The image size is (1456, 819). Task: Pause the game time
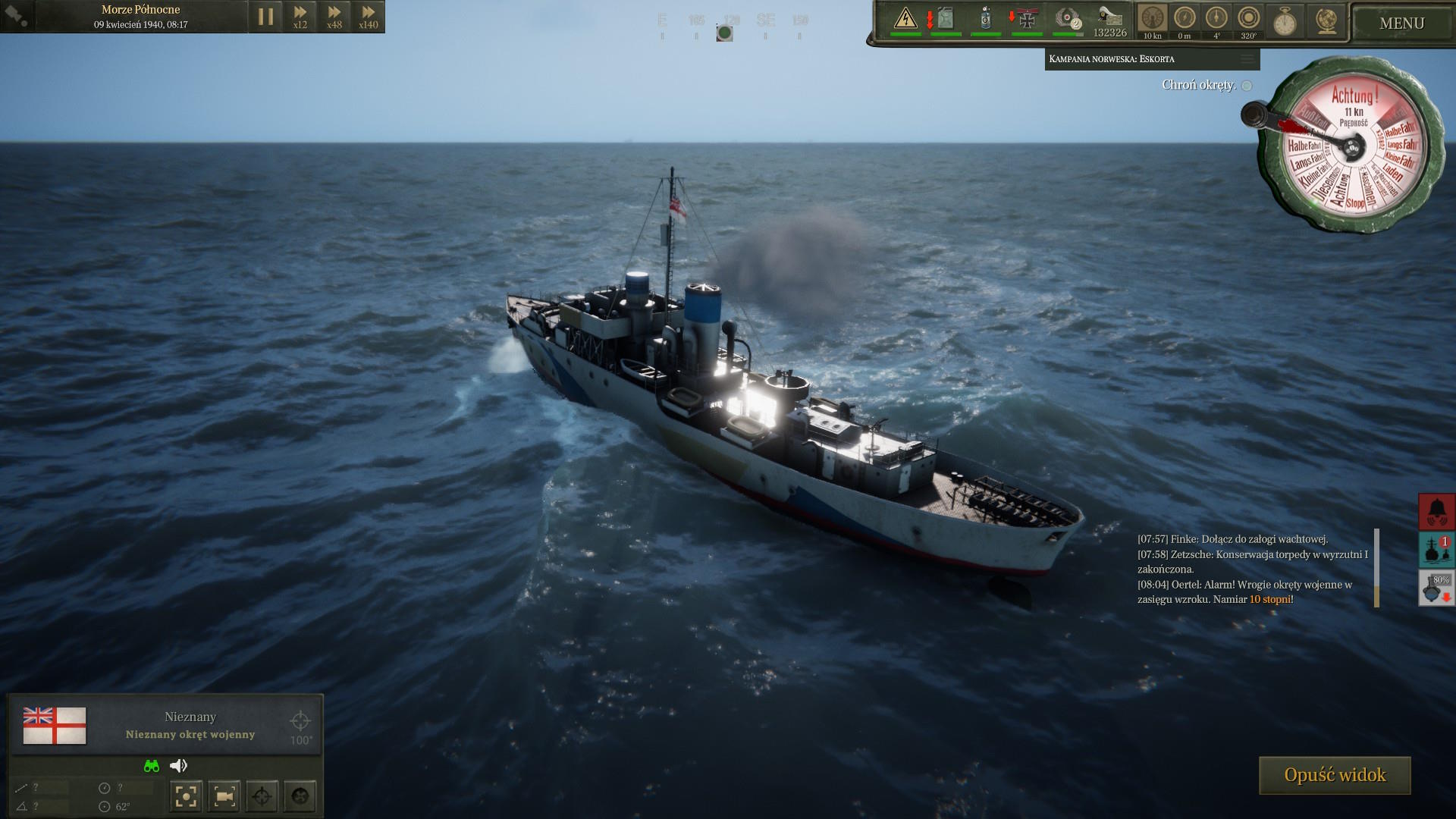pyautogui.click(x=265, y=17)
